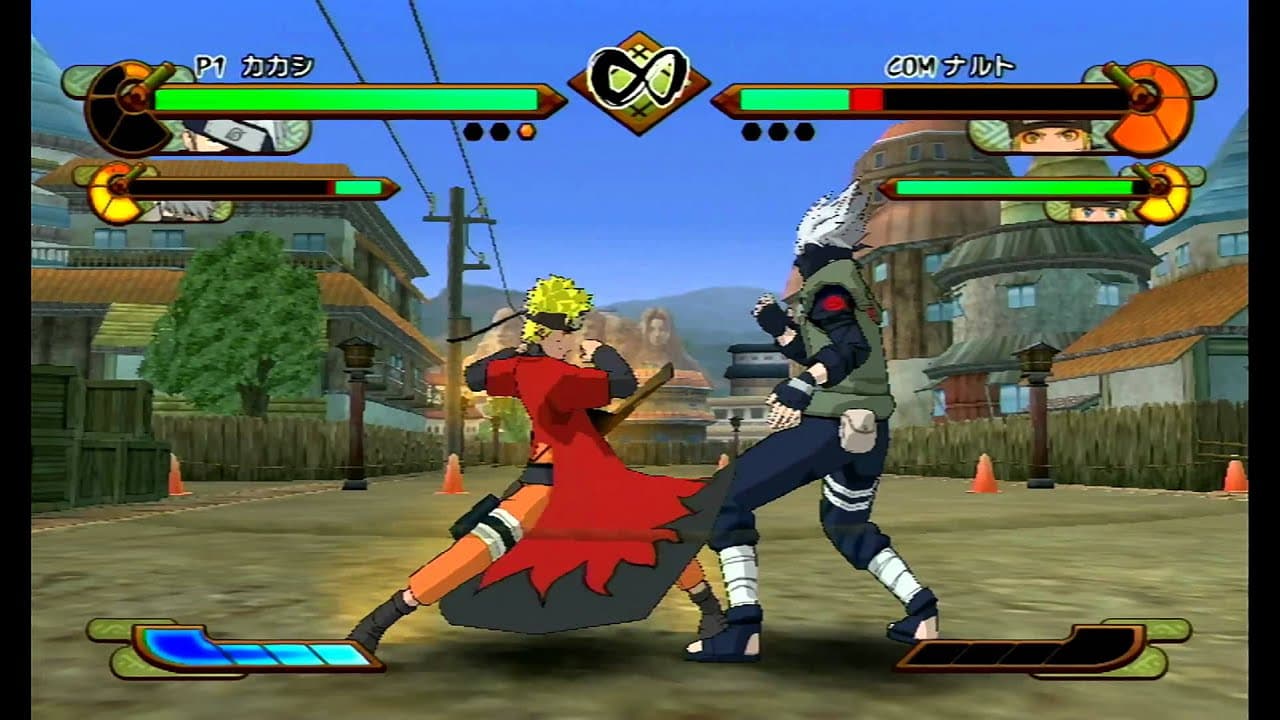Select the COM ナルト name label
1280x720 pixels.
pyautogui.click(x=949, y=63)
